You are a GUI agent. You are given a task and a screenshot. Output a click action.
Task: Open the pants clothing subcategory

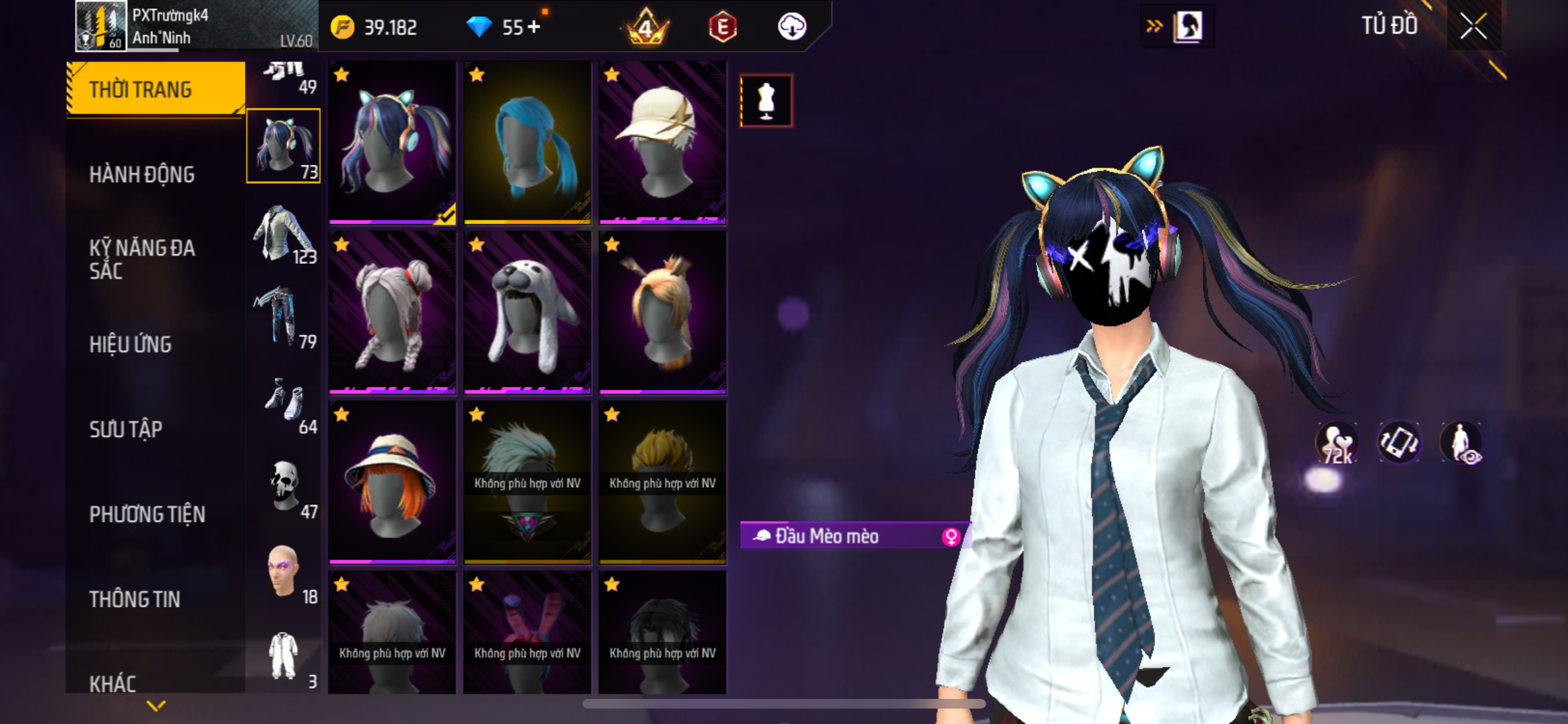coord(283,318)
